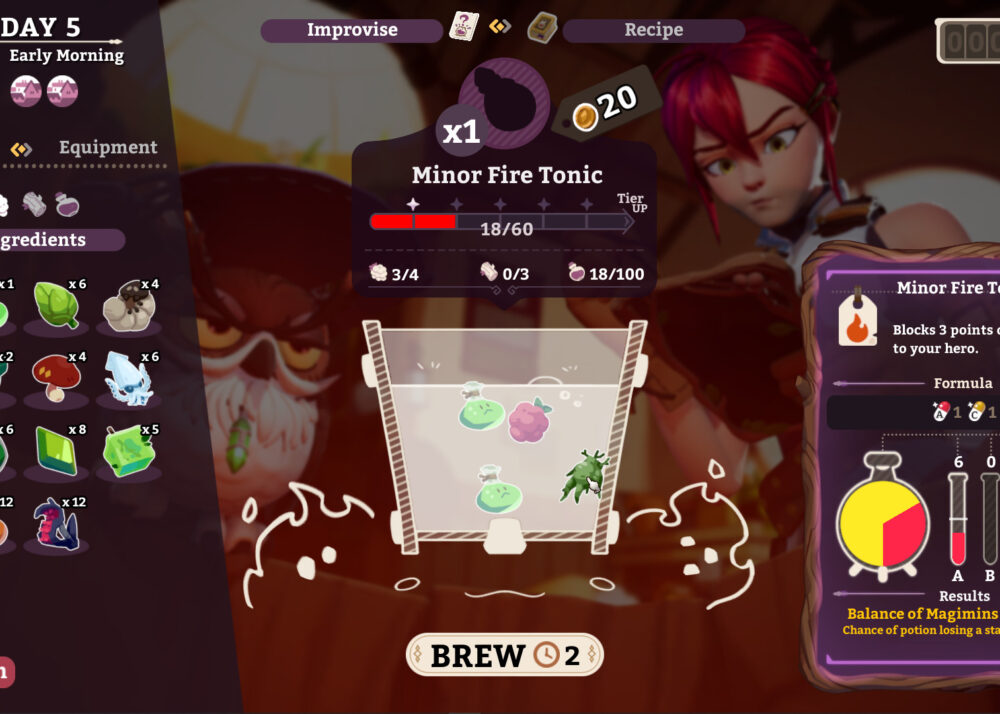
Task: Select the green leaf ingredient
Action: 55,301
